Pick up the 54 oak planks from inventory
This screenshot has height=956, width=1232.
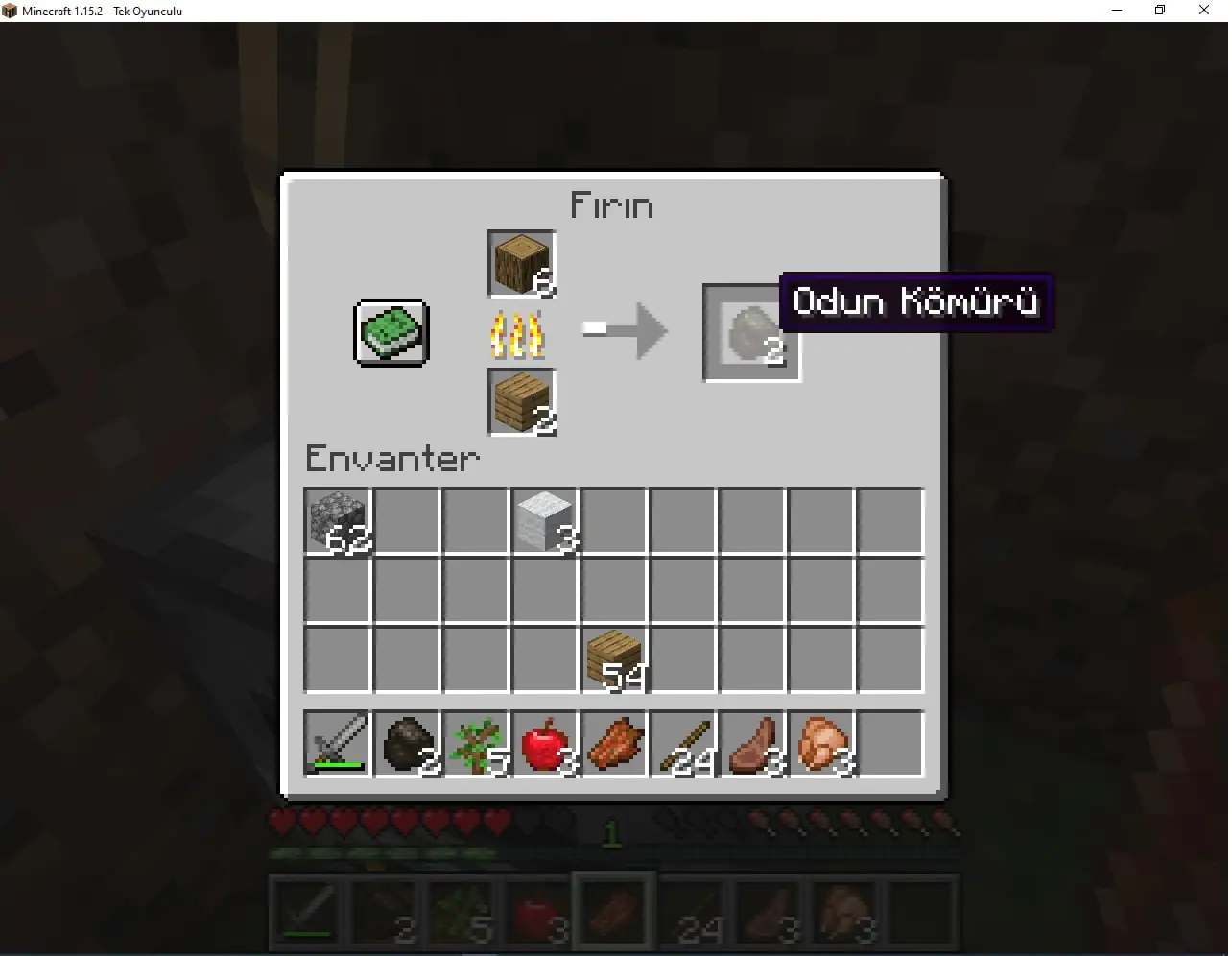coord(614,658)
